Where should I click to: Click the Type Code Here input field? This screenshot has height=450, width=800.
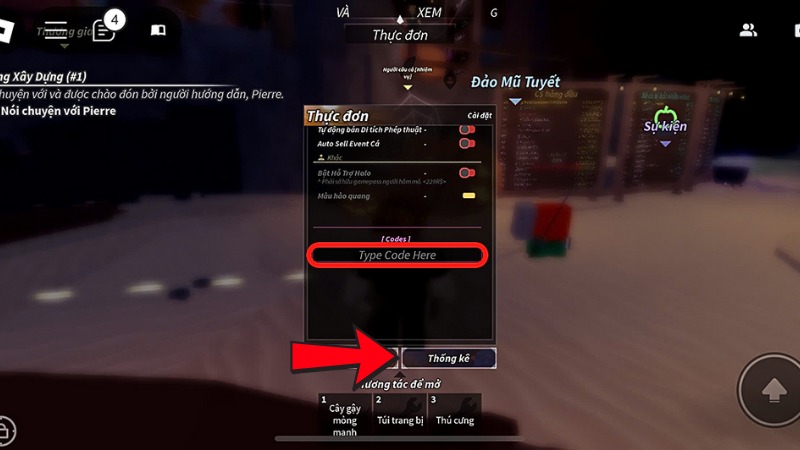coord(398,256)
